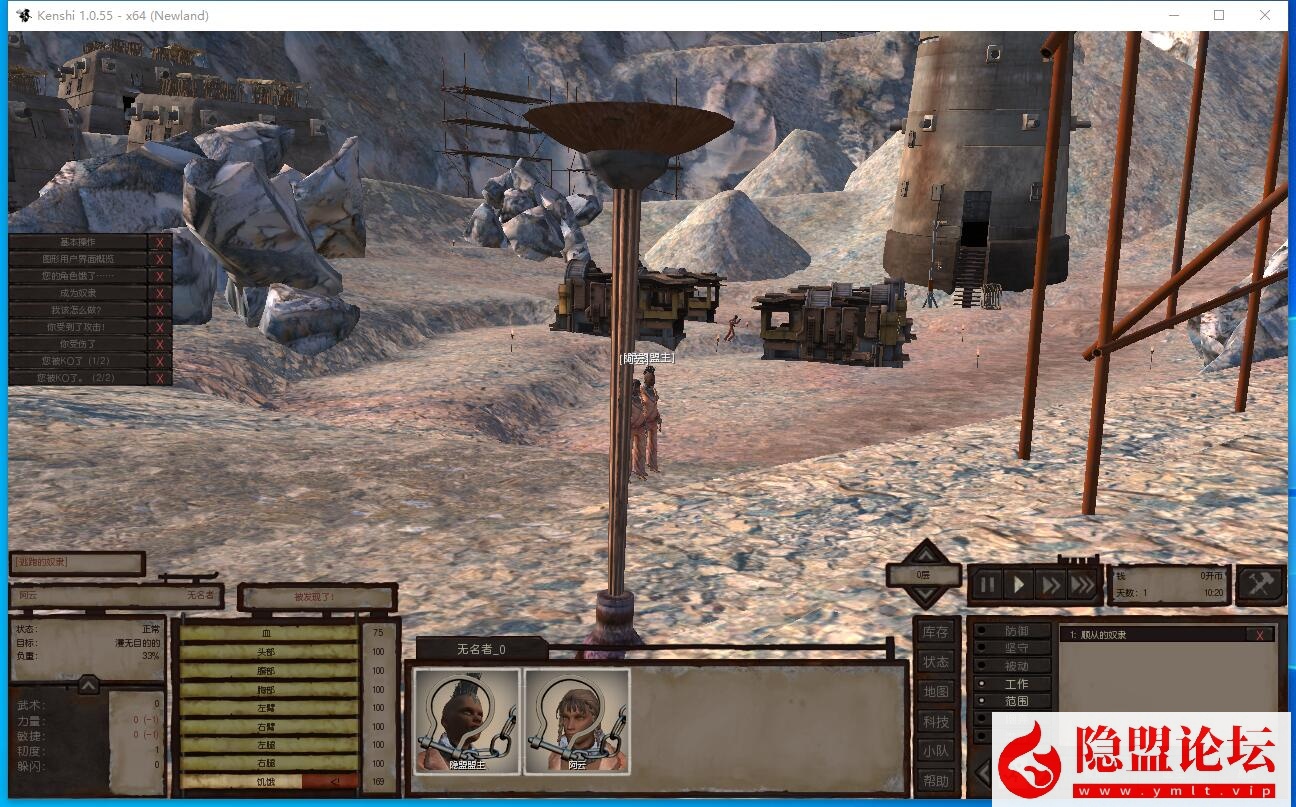This screenshot has height=807, width=1296.
Task: Open the 帮助 help menu
Action: (x=936, y=781)
